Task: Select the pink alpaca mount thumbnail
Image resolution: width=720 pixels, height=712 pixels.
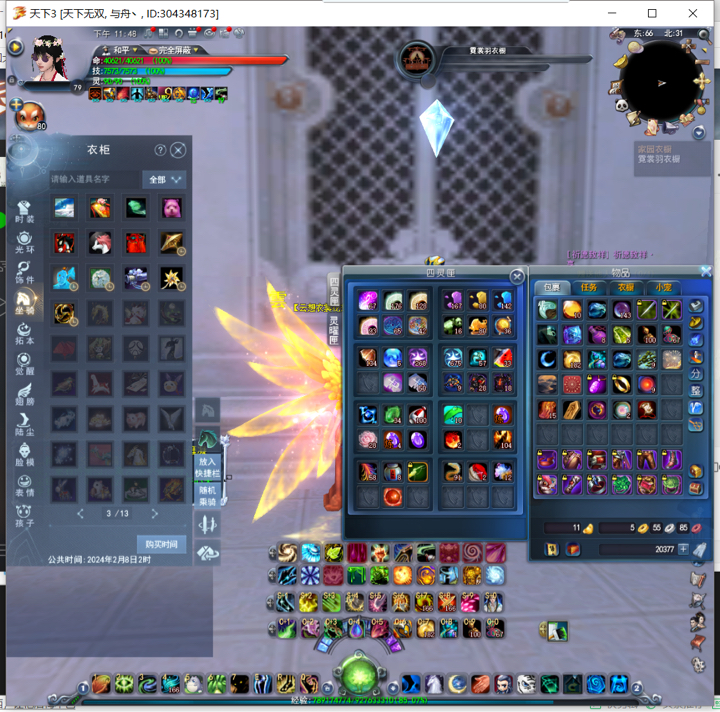Action: (x=172, y=207)
